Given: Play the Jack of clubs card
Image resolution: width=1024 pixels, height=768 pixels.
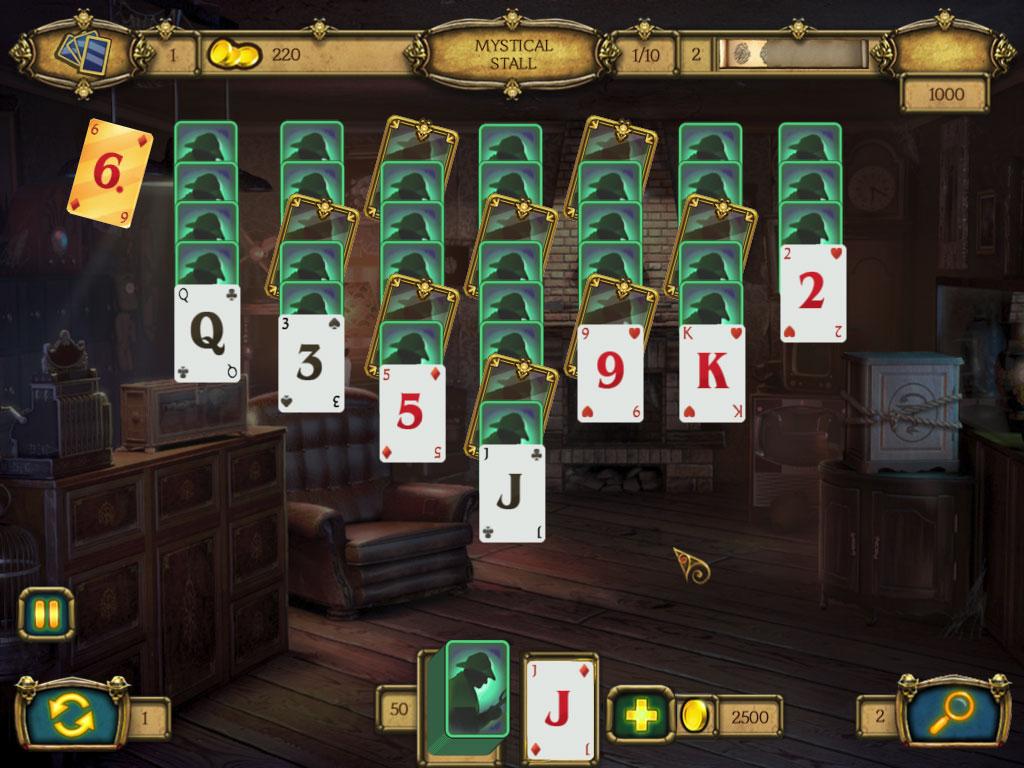Looking at the screenshot, I should 512,493.
